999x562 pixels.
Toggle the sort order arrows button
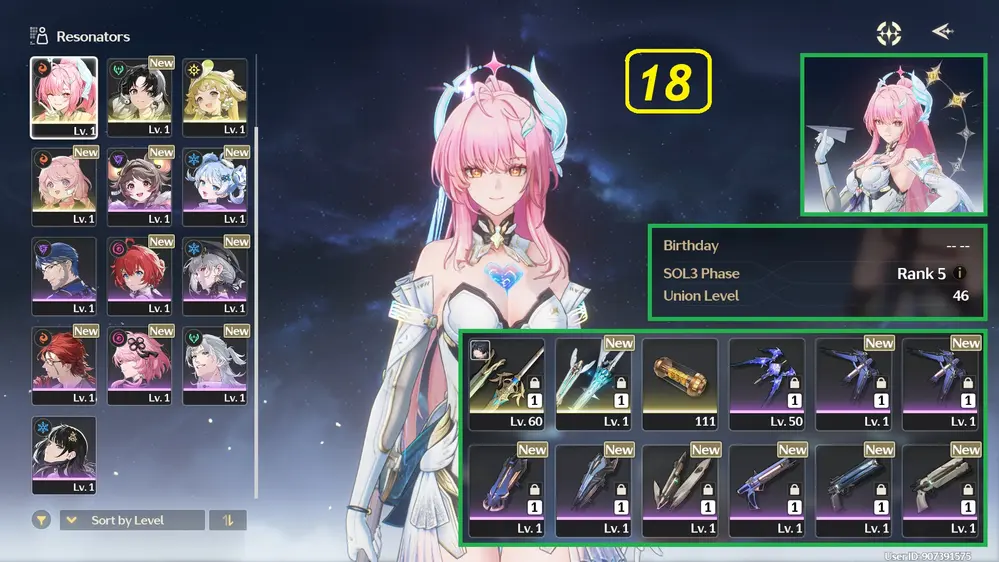point(227,520)
